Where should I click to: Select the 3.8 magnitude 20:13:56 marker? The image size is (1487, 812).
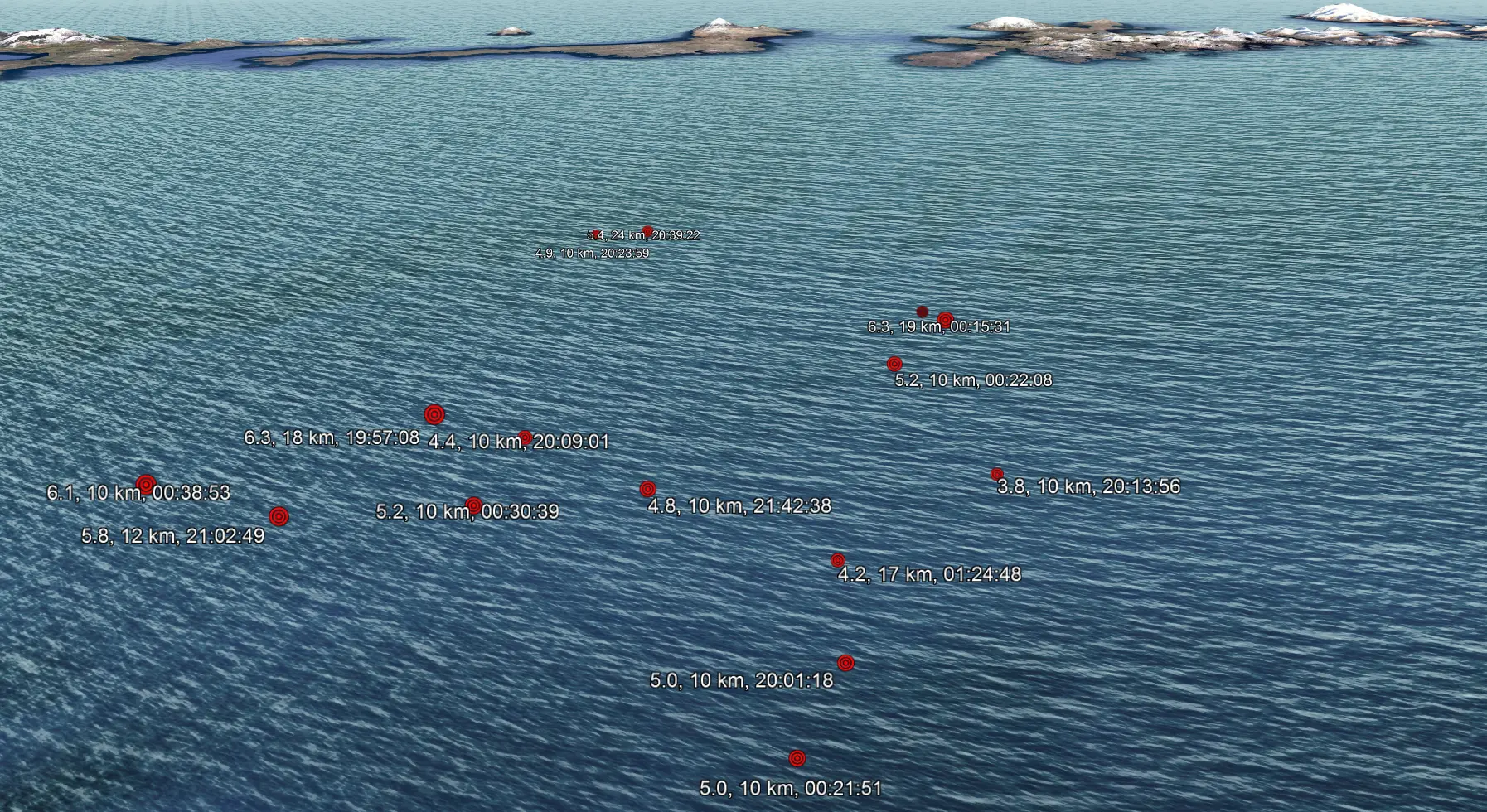[x=997, y=474]
